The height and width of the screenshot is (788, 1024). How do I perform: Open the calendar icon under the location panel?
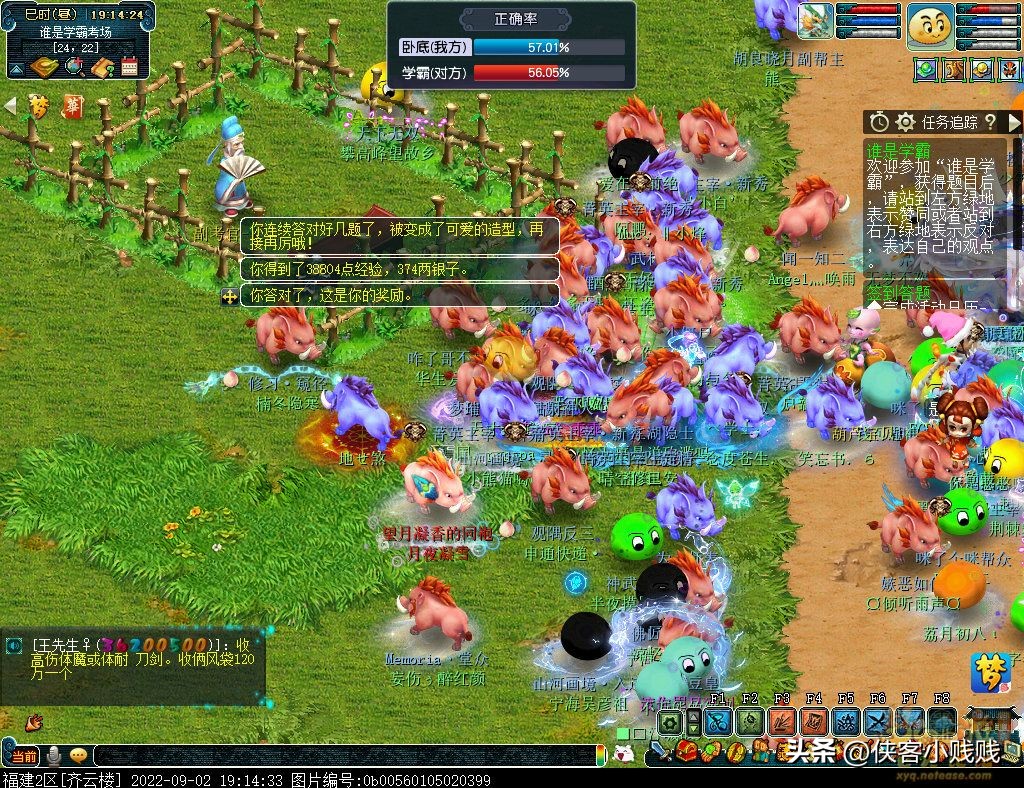coord(129,67)
